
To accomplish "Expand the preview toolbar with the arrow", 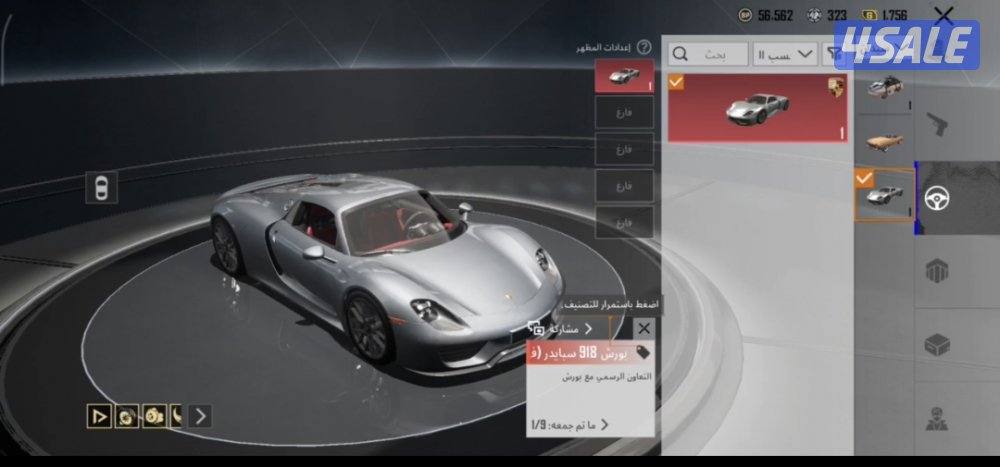I will coord(201,416).
